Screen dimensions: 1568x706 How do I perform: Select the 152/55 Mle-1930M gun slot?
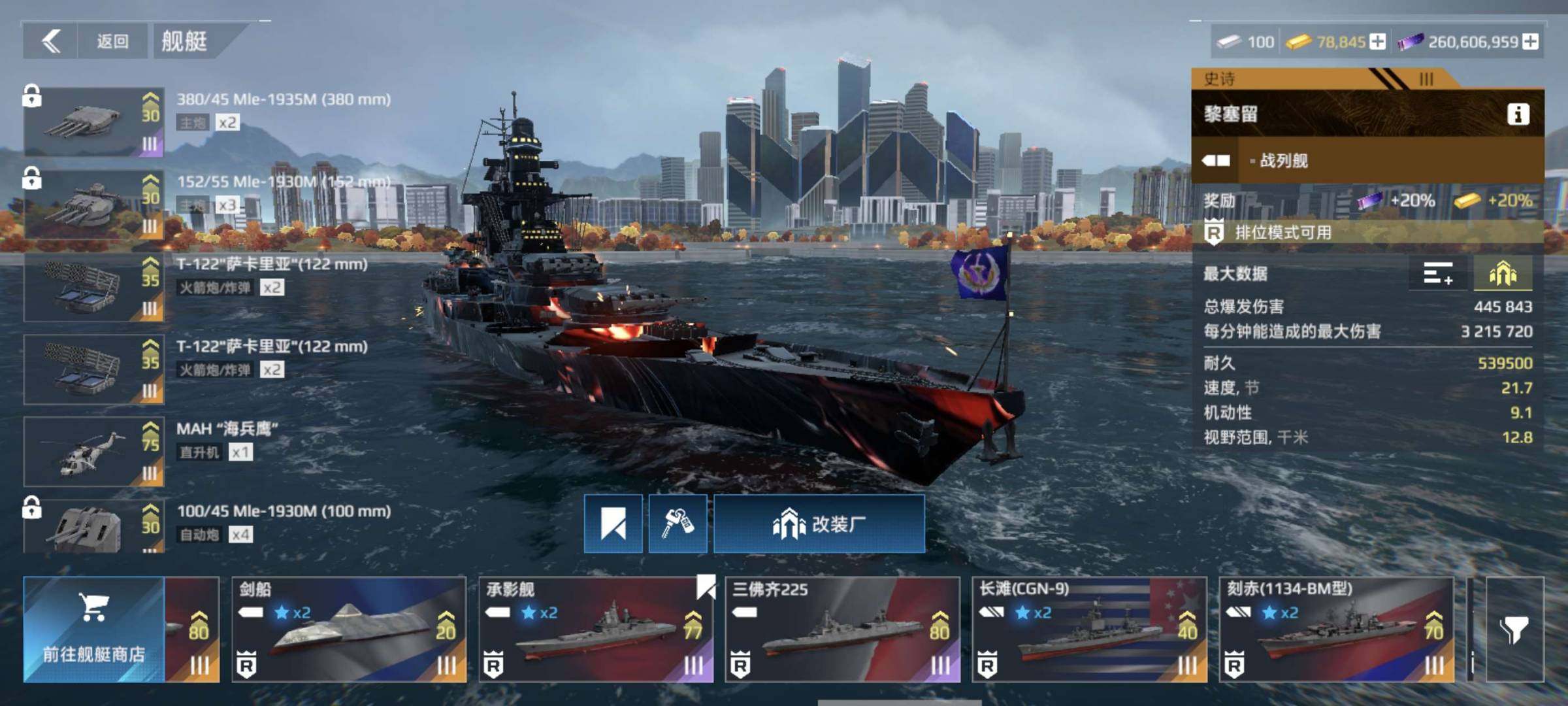tap(94, 204)
